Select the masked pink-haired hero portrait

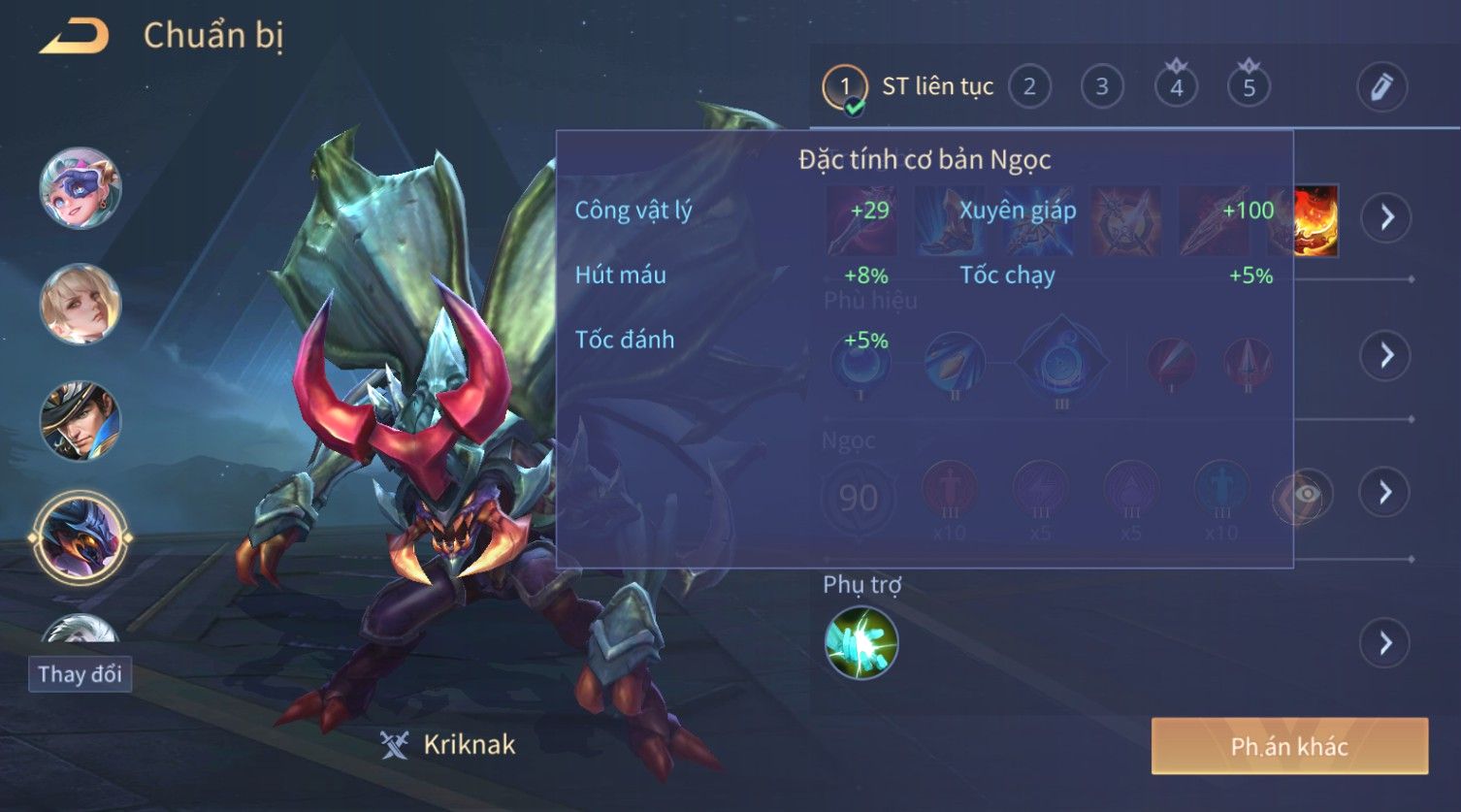[x=81, y=188]
